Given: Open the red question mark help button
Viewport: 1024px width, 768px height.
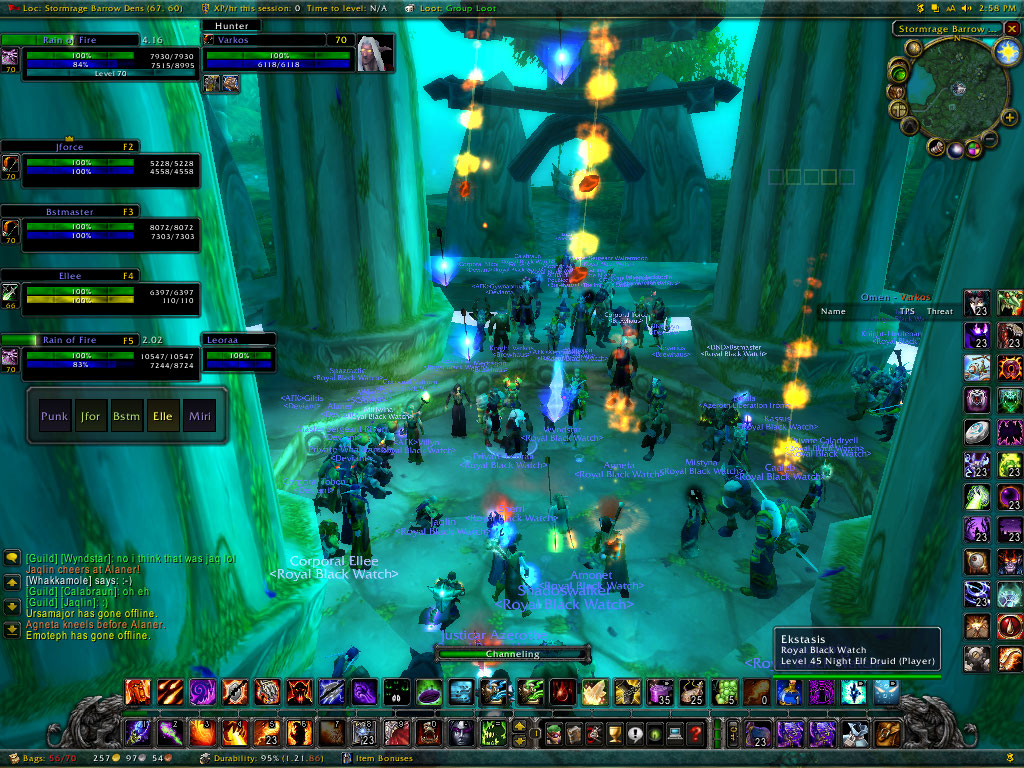Looking at the screenshot, I should pos(696,734).
